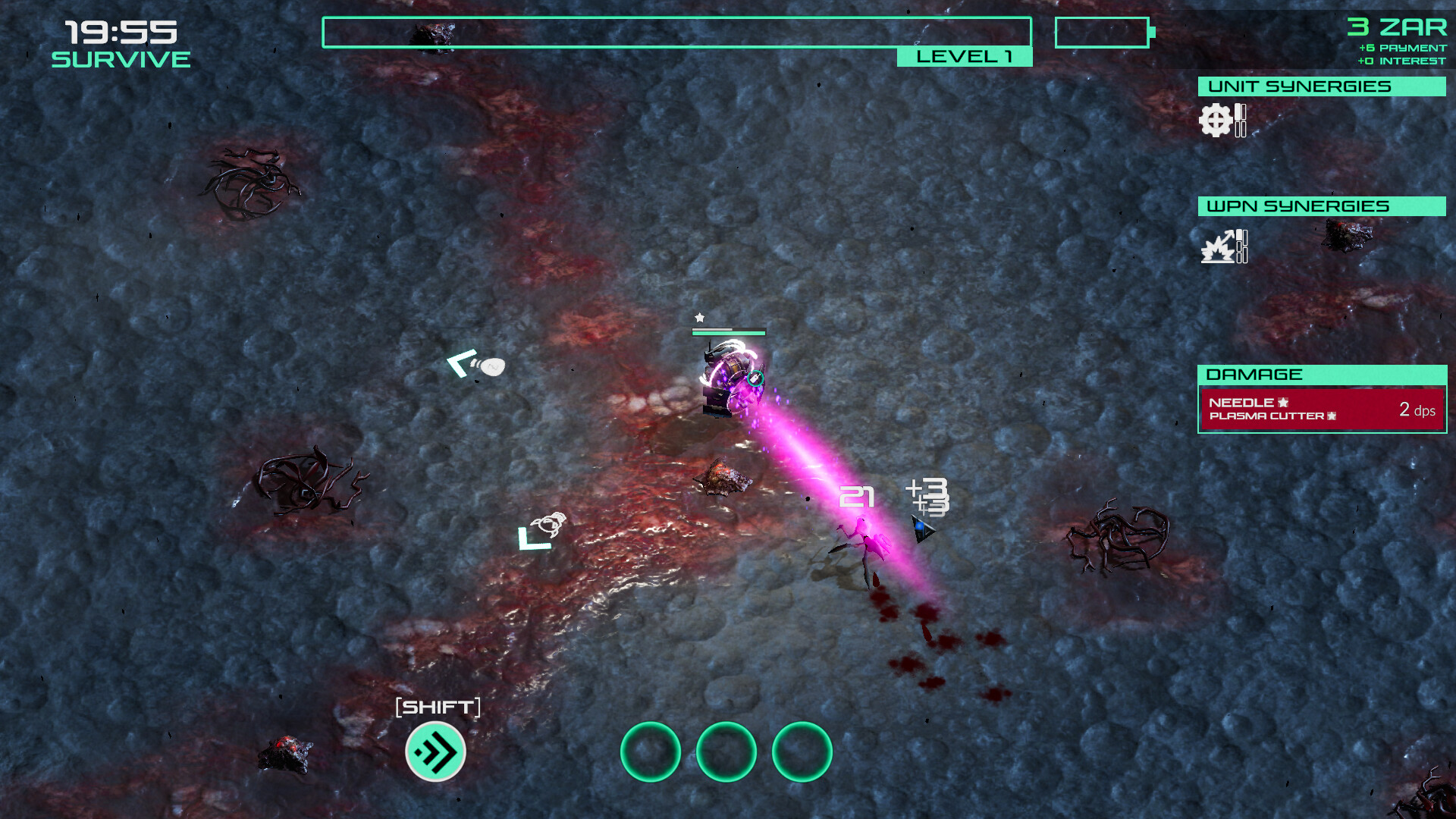
Task: Select the Level 1 tab label
Action: click(964, 55)
